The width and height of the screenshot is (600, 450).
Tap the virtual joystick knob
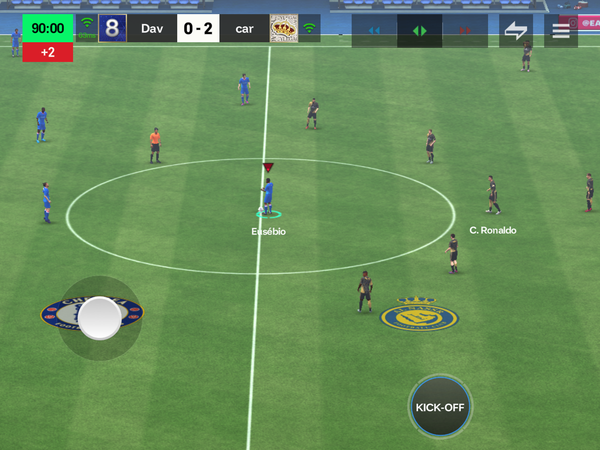point(100,318)
